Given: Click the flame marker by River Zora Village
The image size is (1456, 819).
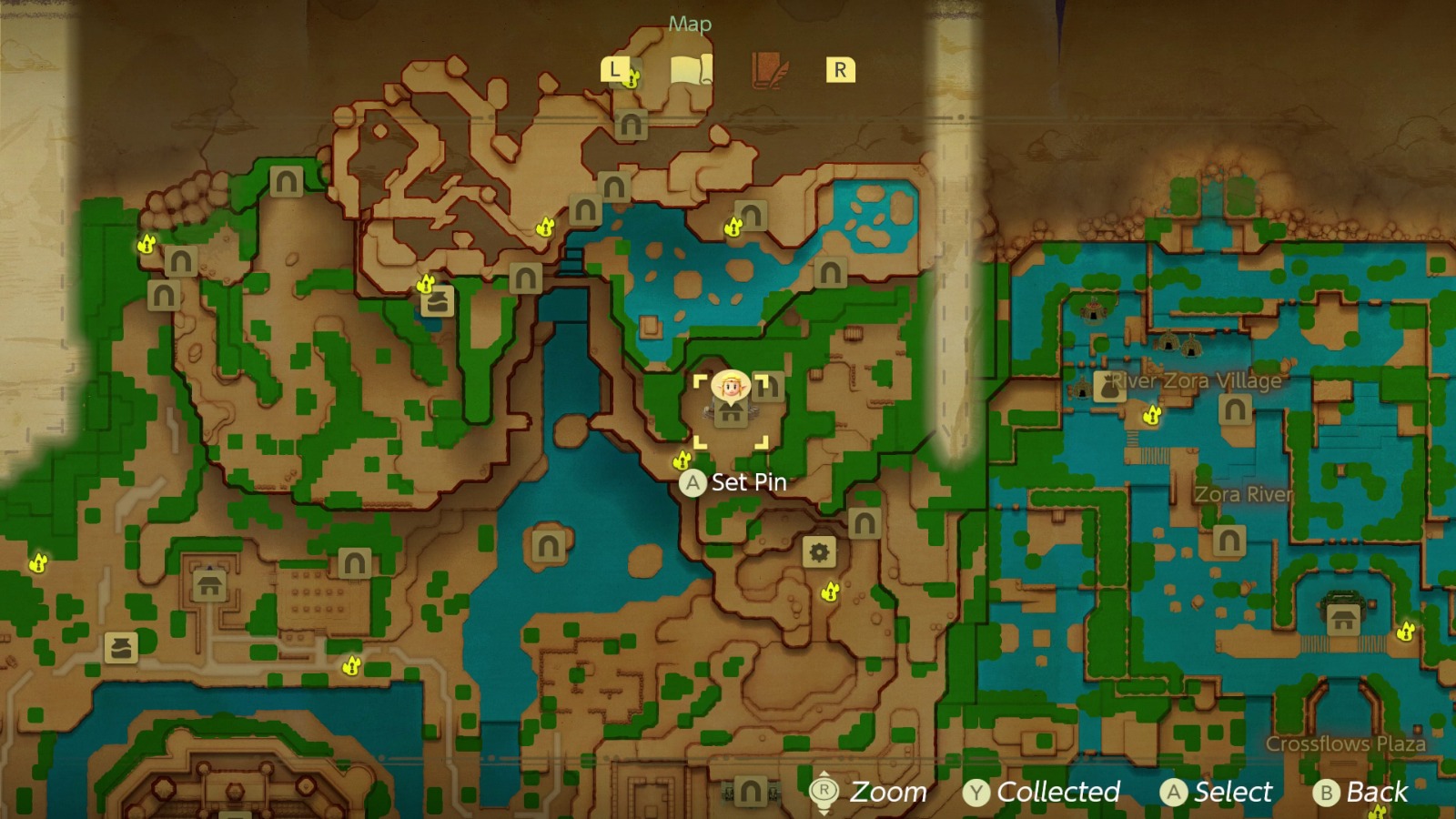Looking at the screenshot, I should click(1153, 416).
